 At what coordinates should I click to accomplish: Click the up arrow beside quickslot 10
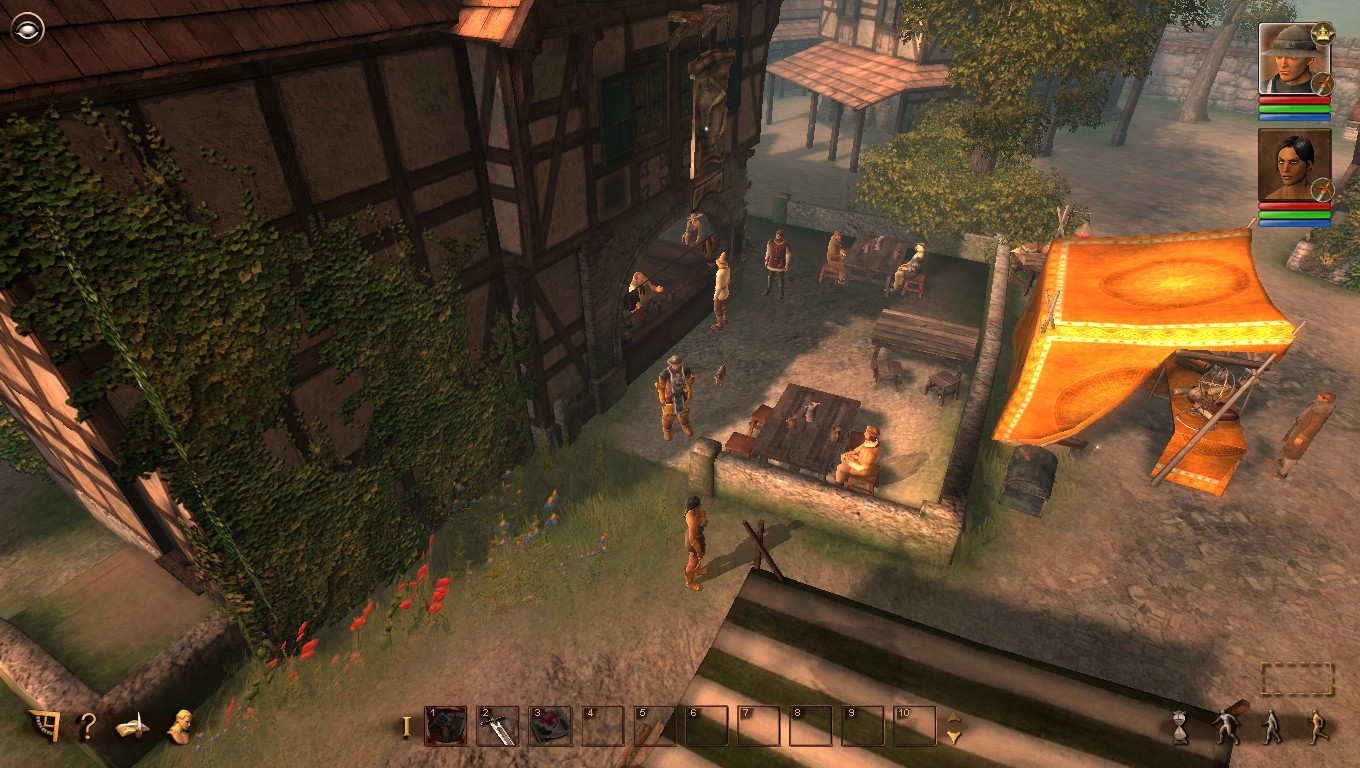coord(953,719)
